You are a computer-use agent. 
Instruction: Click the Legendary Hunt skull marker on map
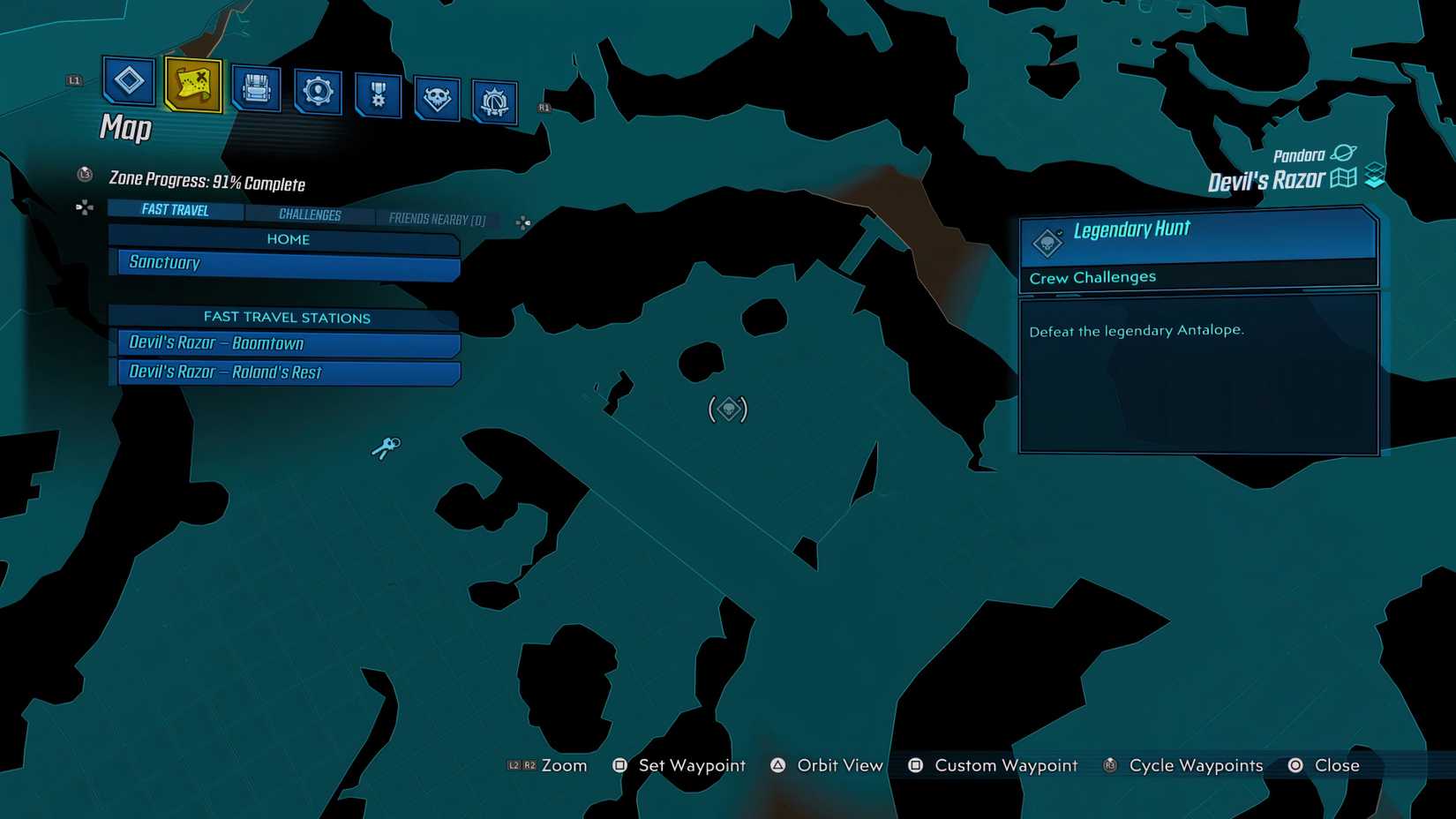coord(727,409)
